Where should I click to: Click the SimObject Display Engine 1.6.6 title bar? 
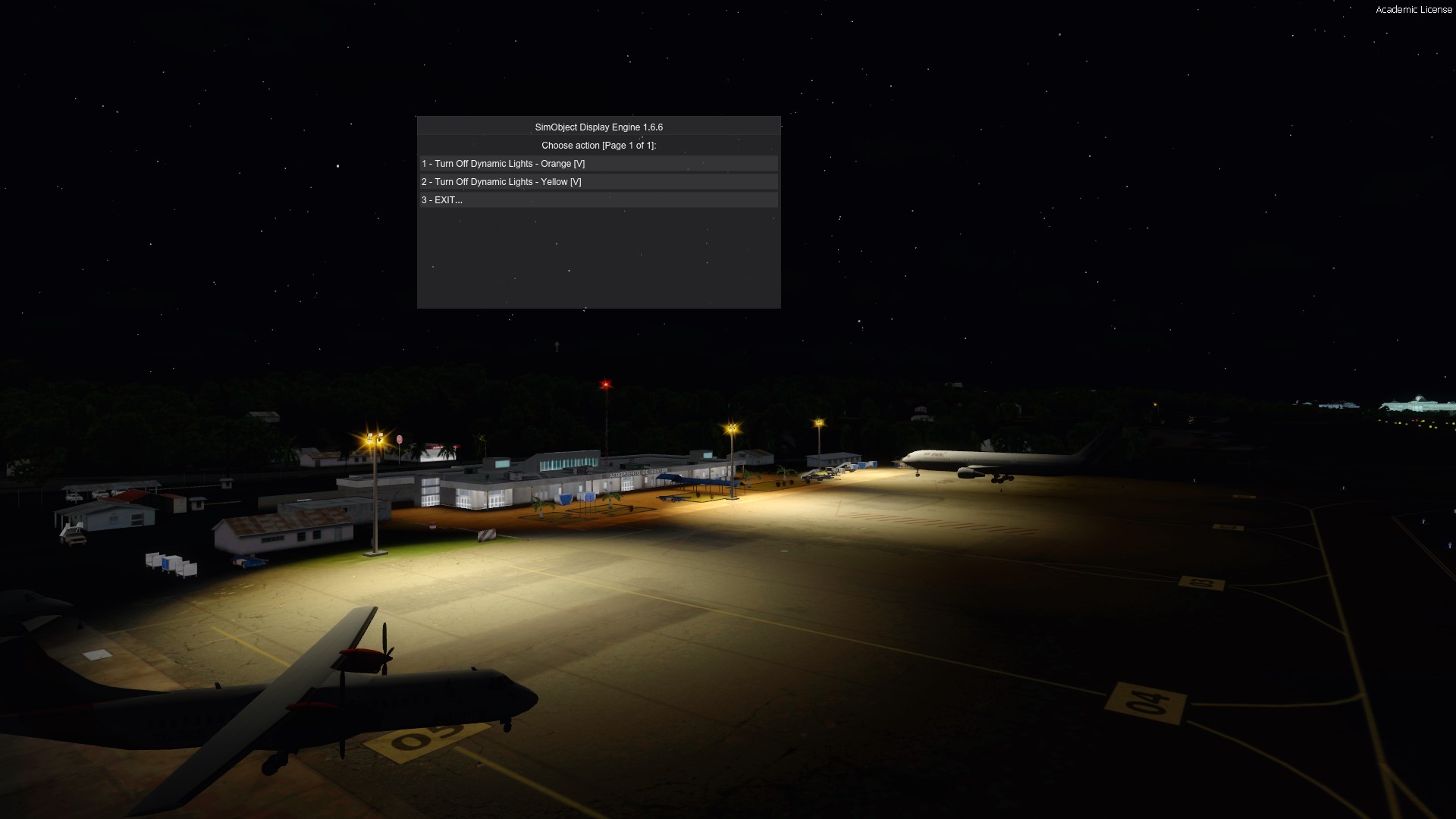pos(598,127)
